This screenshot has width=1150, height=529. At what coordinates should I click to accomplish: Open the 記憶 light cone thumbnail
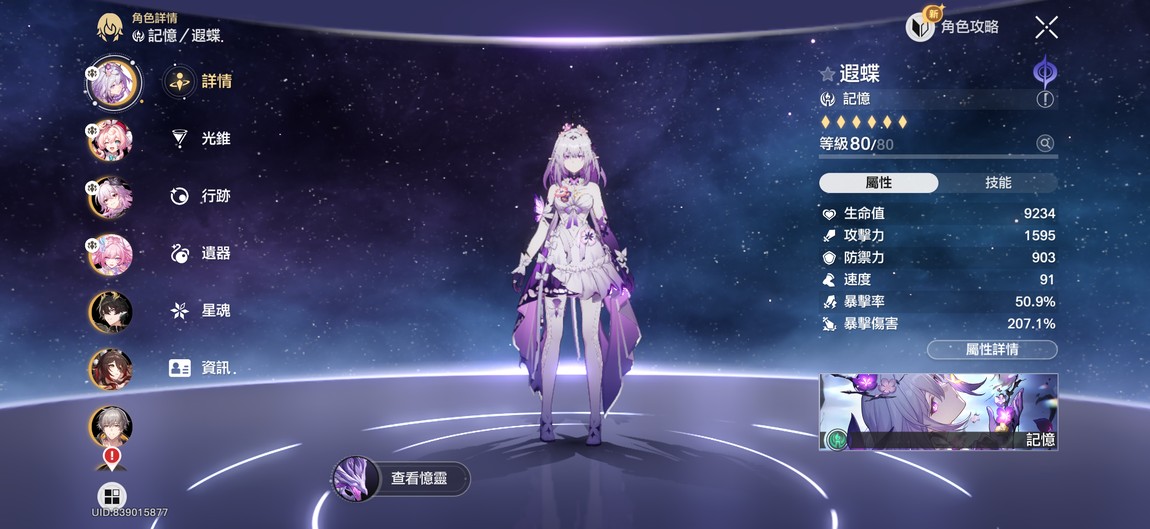point(938,412)
